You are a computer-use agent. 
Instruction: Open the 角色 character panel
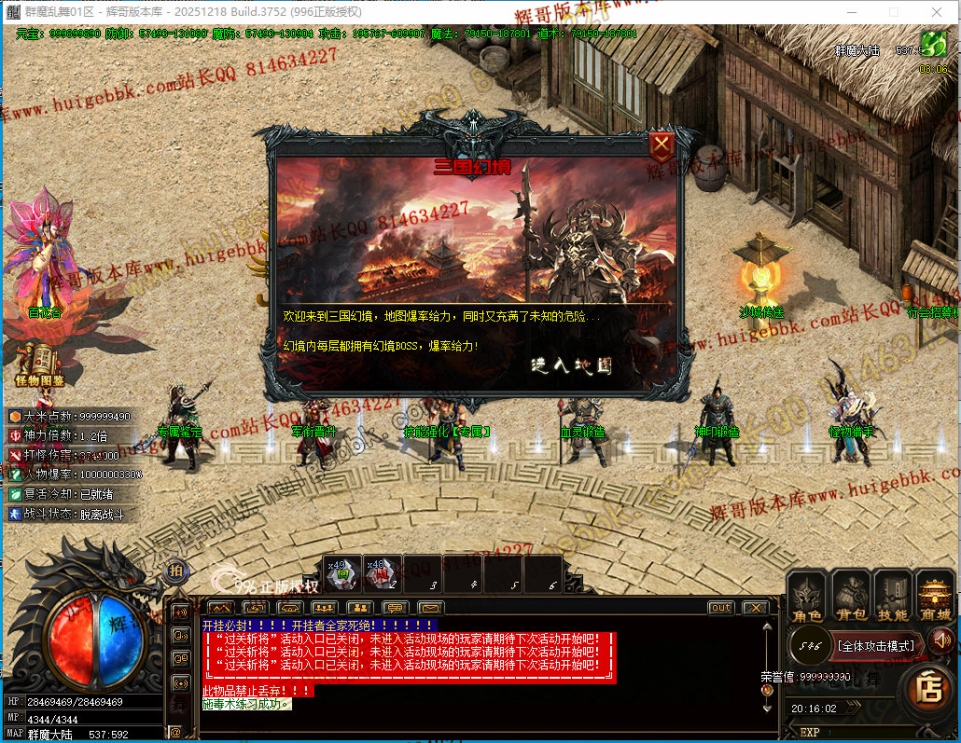click(x=807, y=597)
